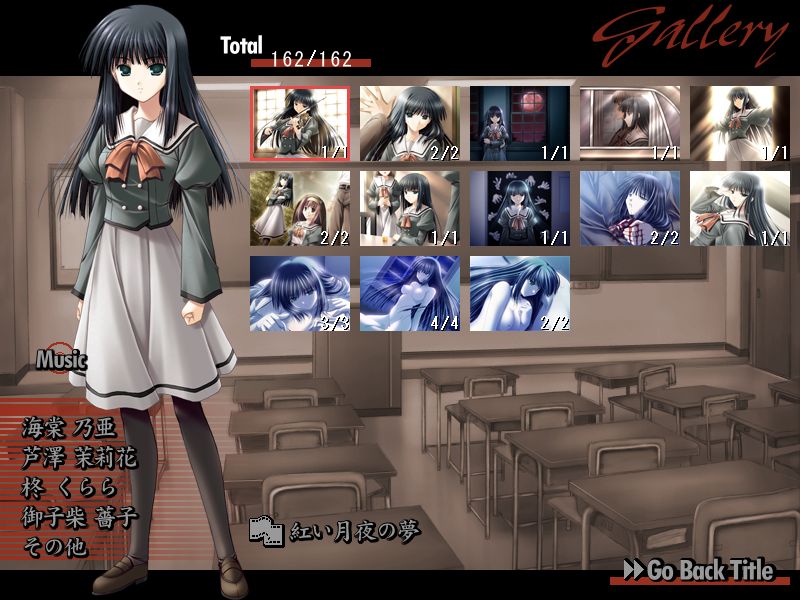Choose 芦澤 茉莉花 in the character list

pos(79,458)
